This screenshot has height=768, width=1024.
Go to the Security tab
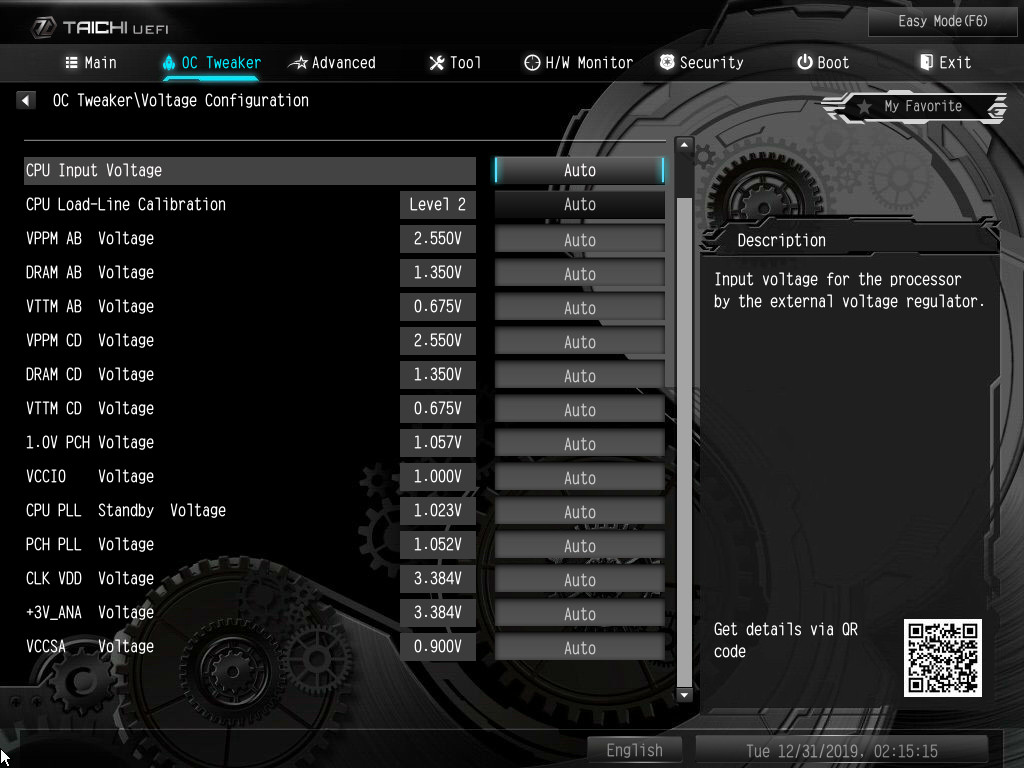click(x=701, y=62)
